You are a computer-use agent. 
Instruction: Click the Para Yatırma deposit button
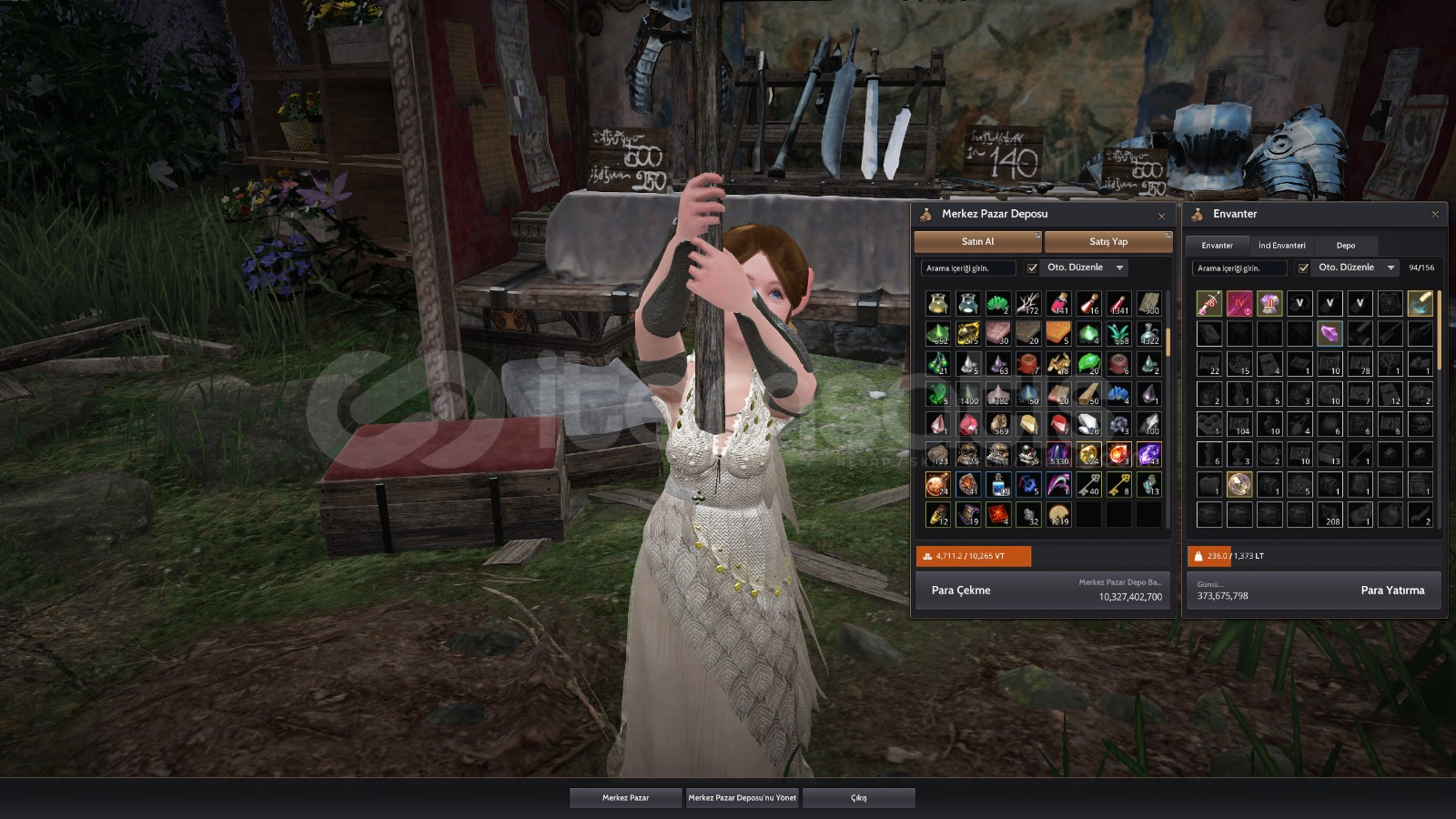1392,591
